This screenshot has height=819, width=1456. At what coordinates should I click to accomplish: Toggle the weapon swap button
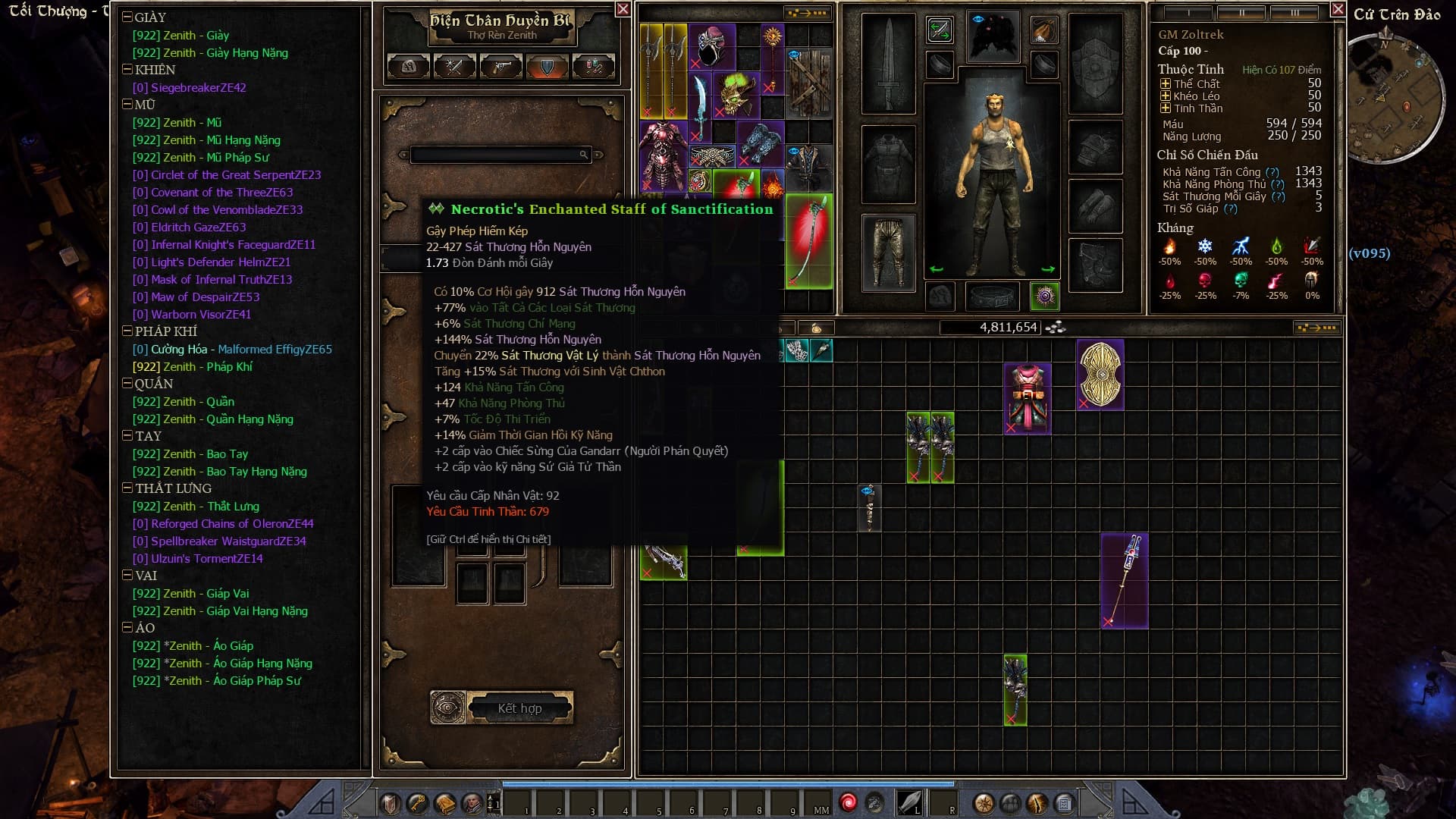click(940, 31)
